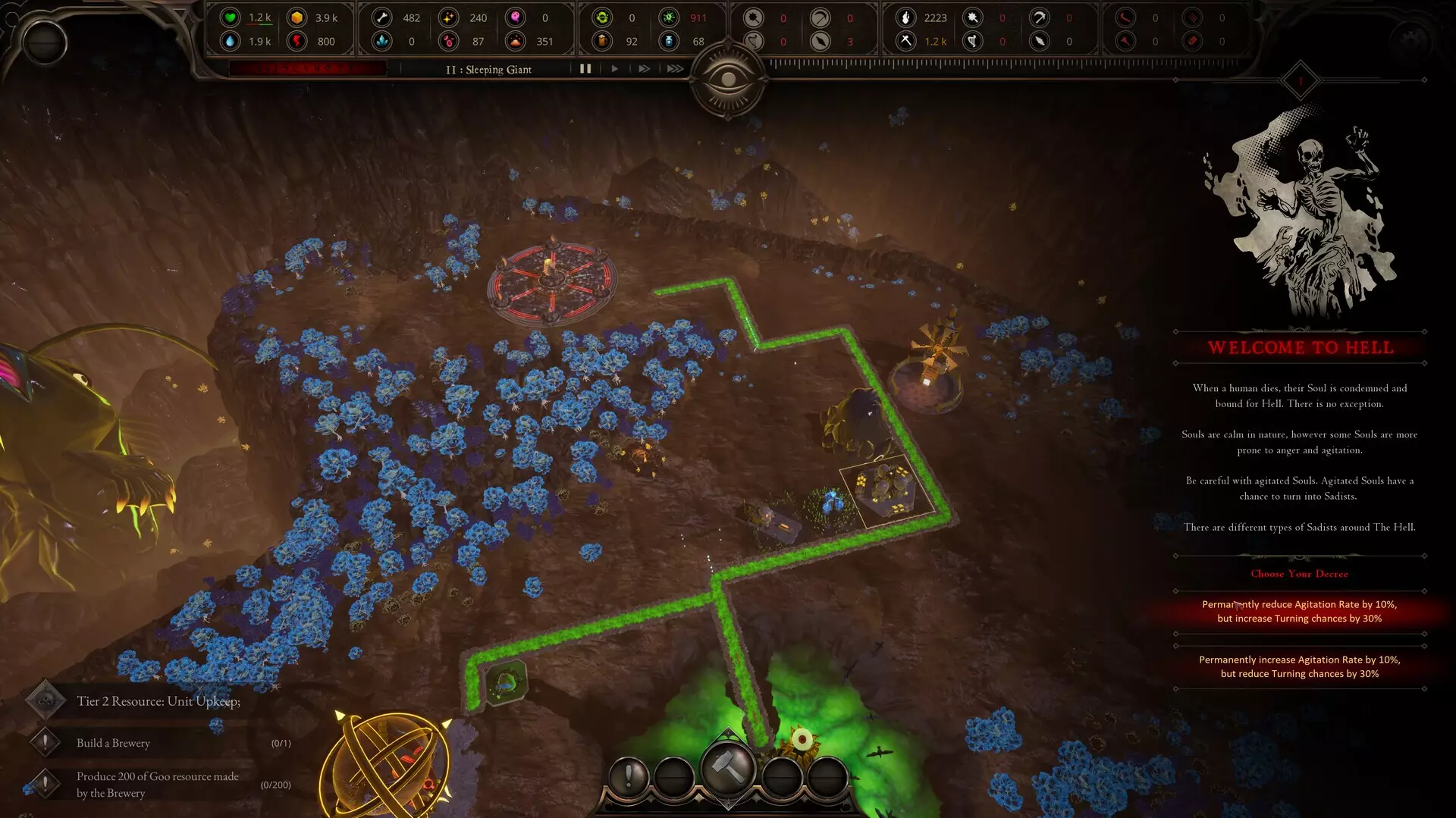Screen dimensions: 1456x818
Task: Choose decree to reduce Agitation Rate by 10%
Action: pyautogui.click(x=1299, y=611)
